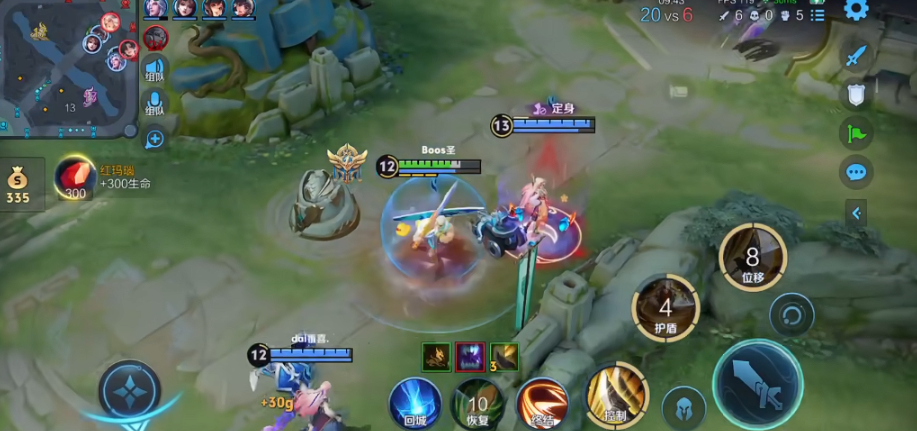Toggle the 组队 speaker voice button
Image resolution: width=917 pixels, height=431 pixels.
(155, 70)
